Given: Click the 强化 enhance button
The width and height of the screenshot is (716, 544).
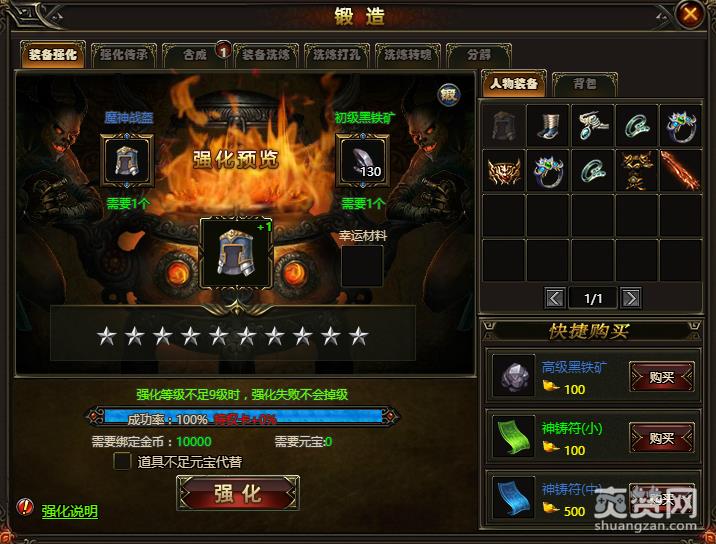Looking at the screenshot, I should coord(237,492).
